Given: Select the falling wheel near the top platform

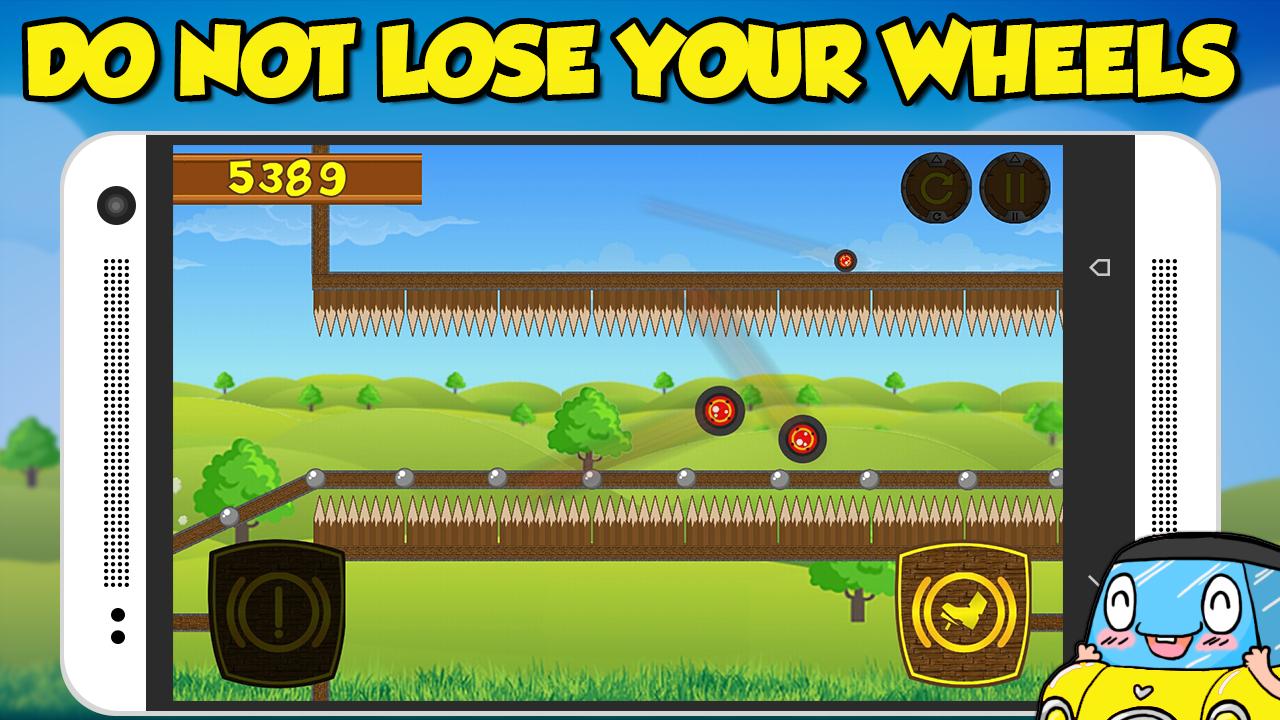Looking at the screenshot, I should click(845, 260).
